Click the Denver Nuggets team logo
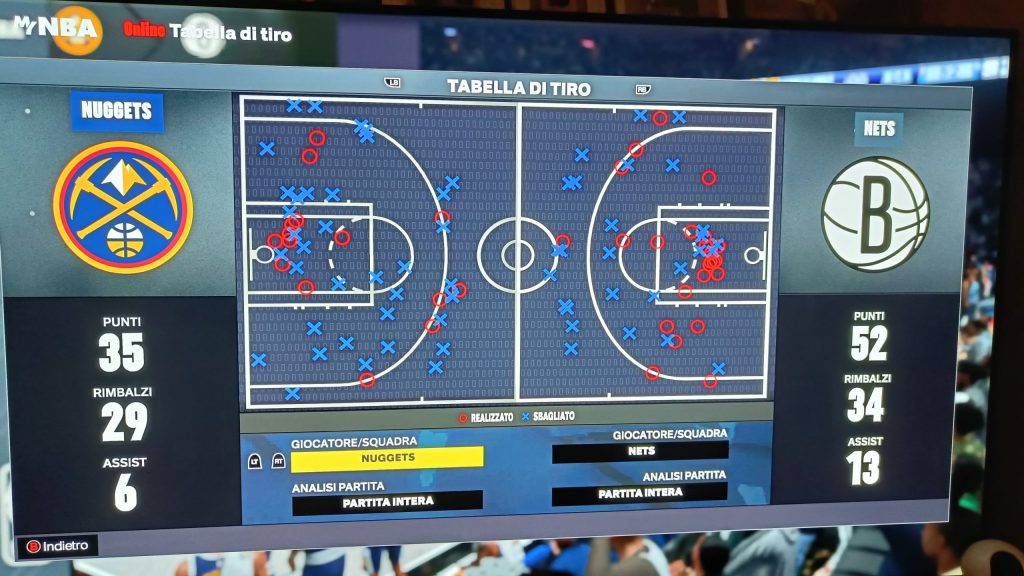 [x=123, y=207]
